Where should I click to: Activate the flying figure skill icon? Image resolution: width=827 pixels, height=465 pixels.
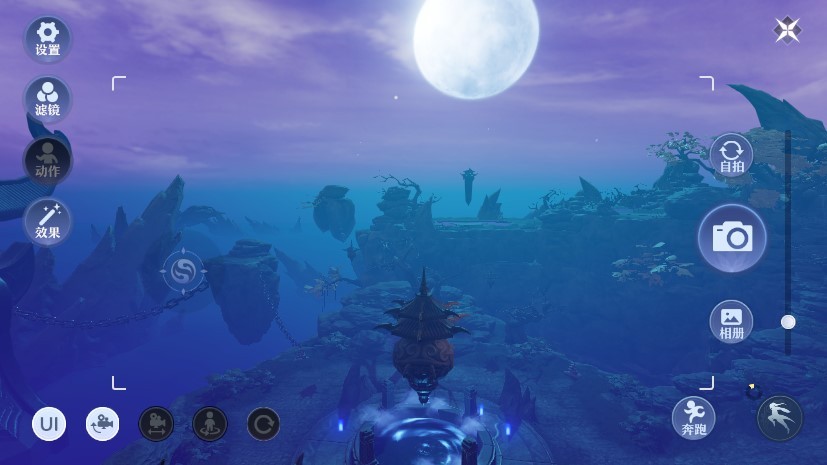click(780, 418)
